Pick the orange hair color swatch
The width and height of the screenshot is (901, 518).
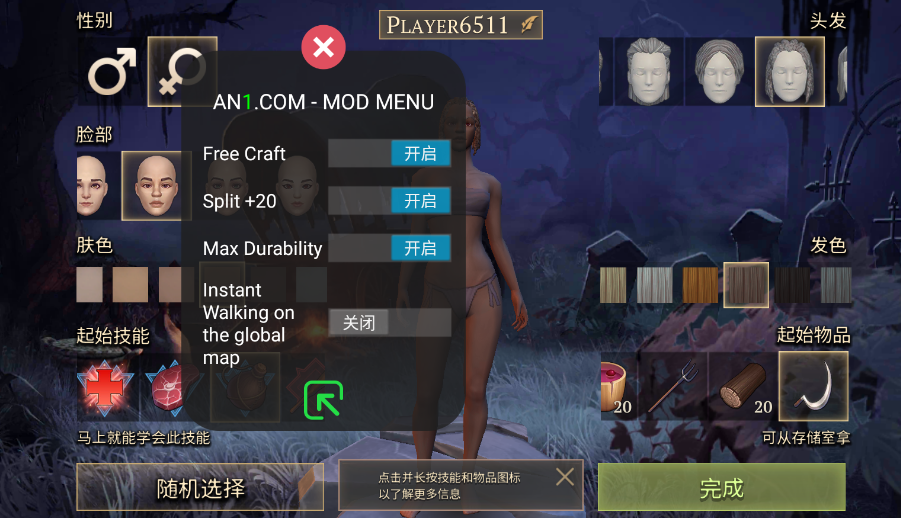tap(700, 285)
